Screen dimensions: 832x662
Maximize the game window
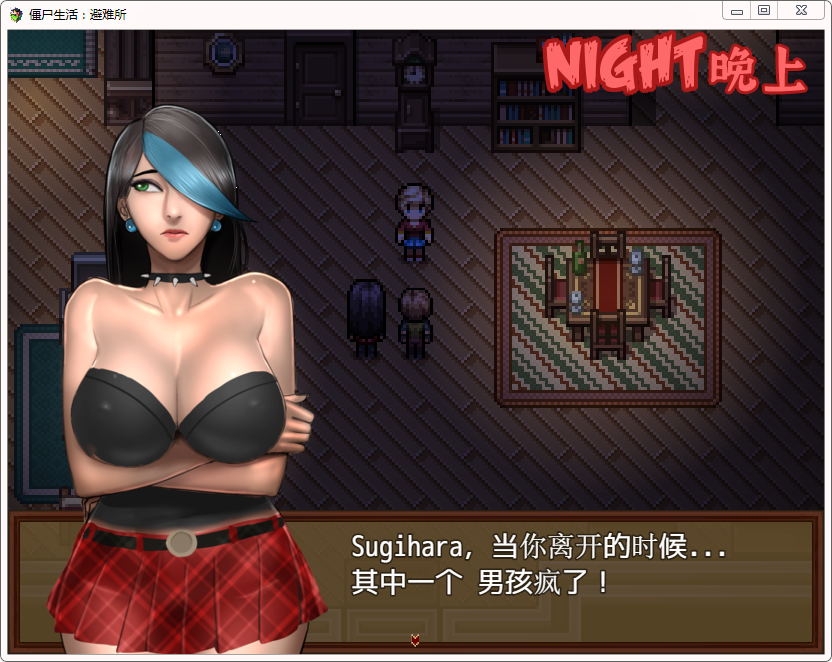pyautogui.click(x=764, y=10)
